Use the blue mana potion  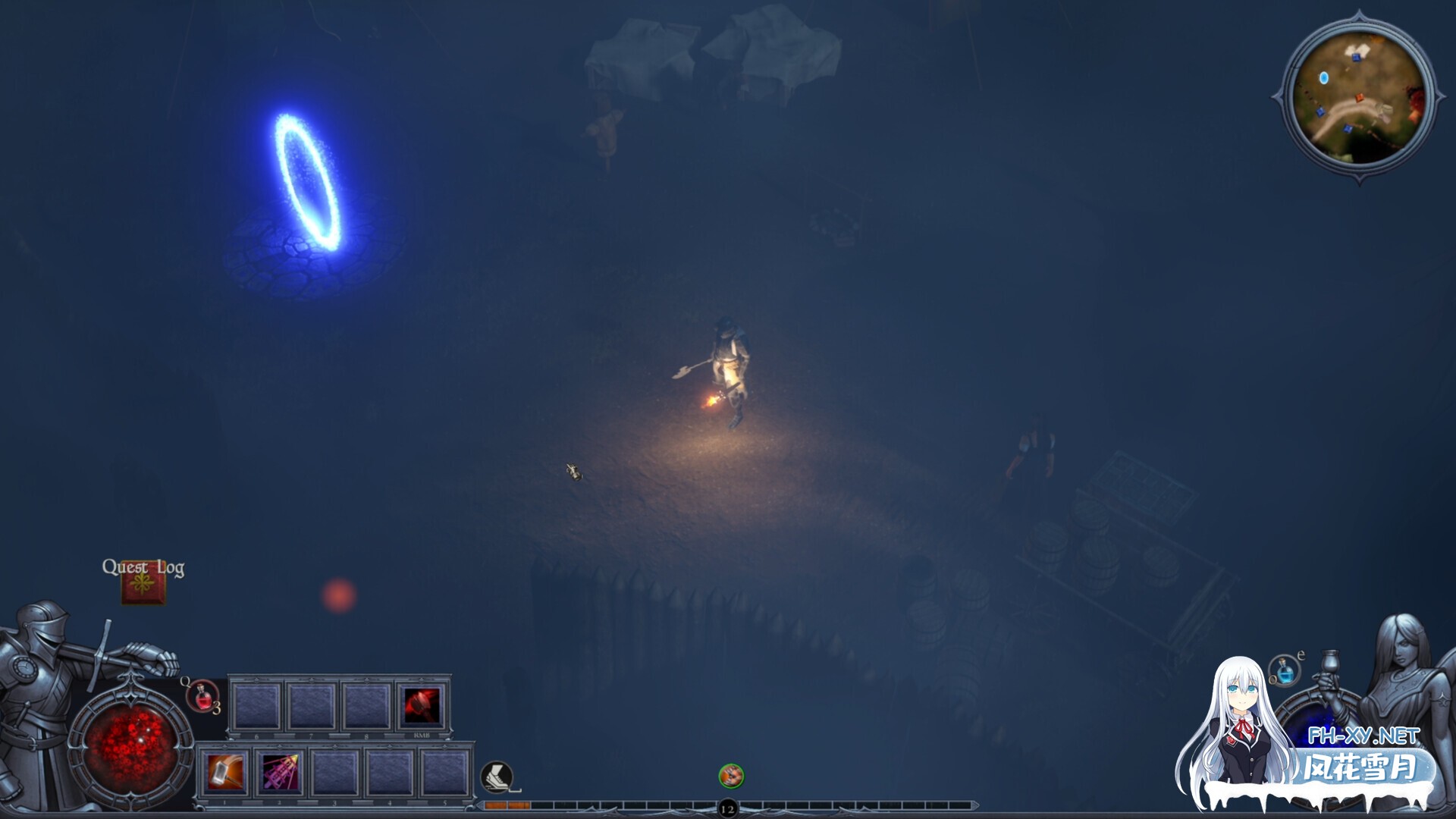[x=1285, y=670]
